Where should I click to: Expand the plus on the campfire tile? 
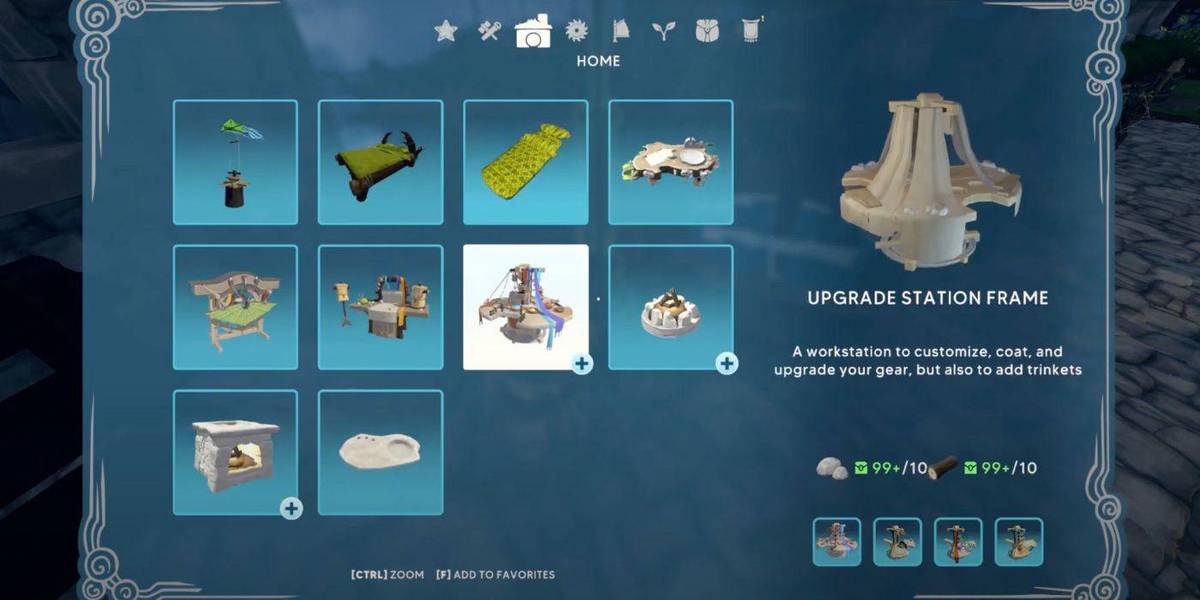[x=727, y=364]
